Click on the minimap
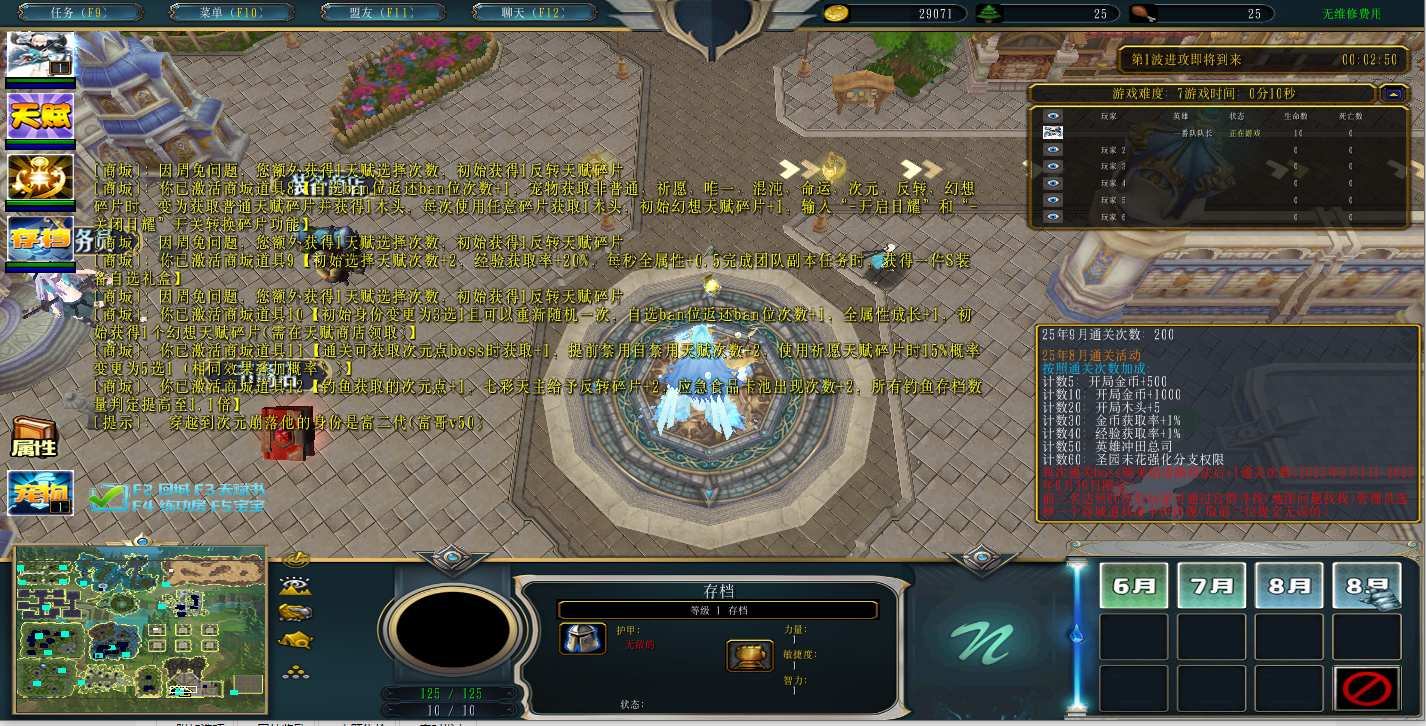The height and width of the screenshot is (726, 1426). point(140,620)
